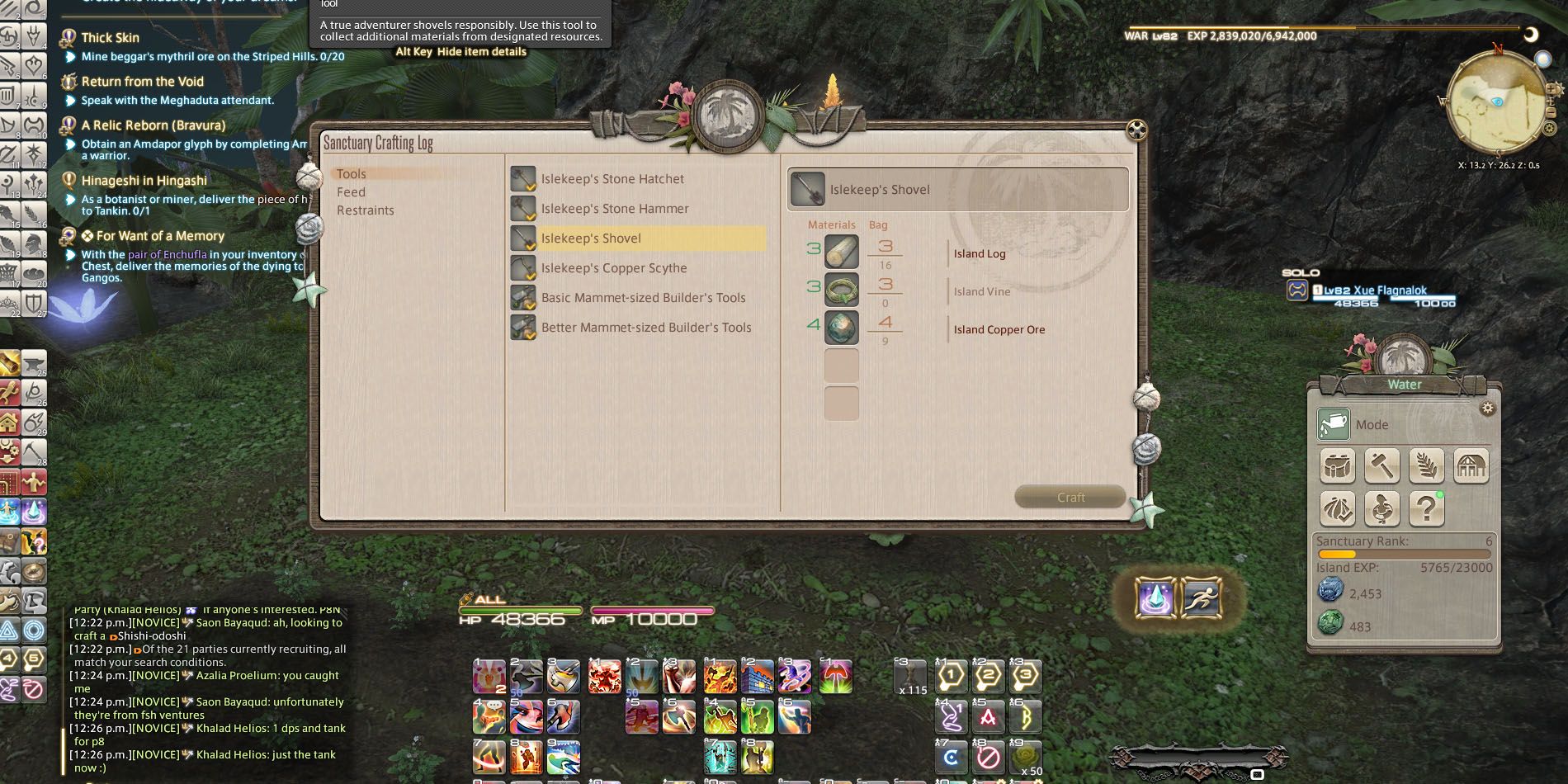Open the creature pasture icon
Viewport: 1568px width, 784px height.
pyautogui.click(x=1382, y=509)
